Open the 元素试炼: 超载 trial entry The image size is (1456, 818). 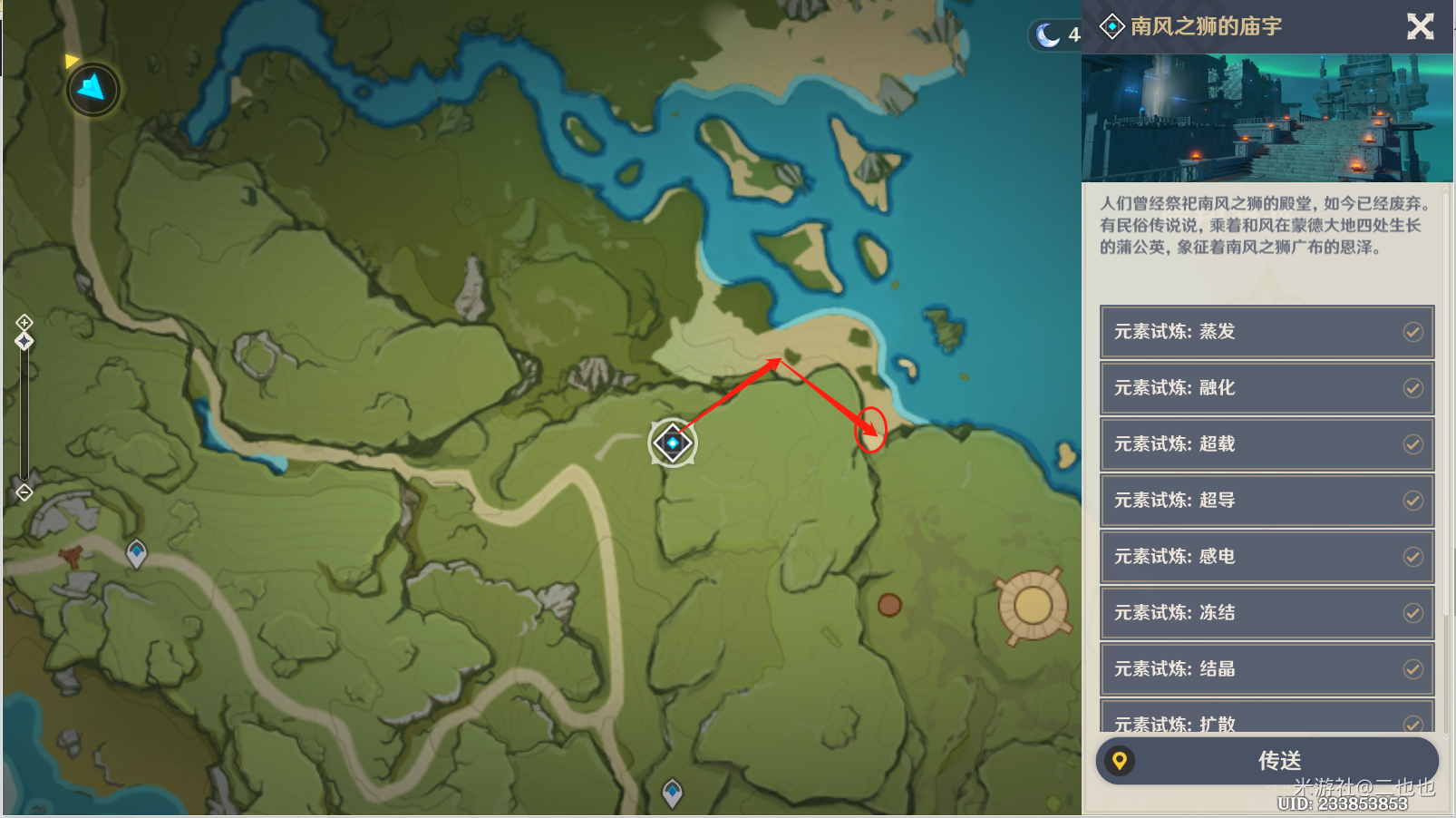coord(1267,444)
